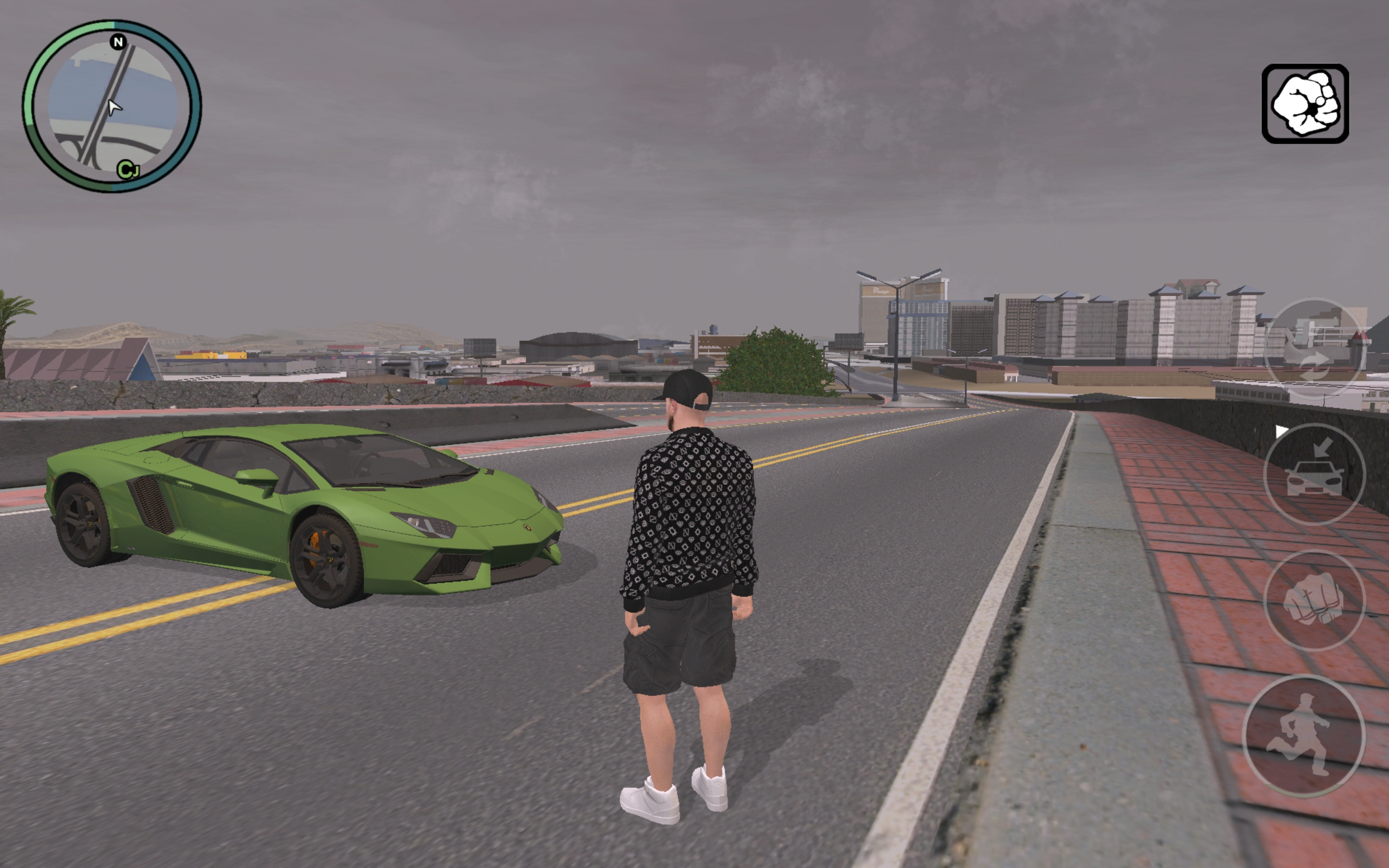This screenshot has width=1389, height=868.
Task: Punch using the fist attack button
Action: (x=1314, y=600)
